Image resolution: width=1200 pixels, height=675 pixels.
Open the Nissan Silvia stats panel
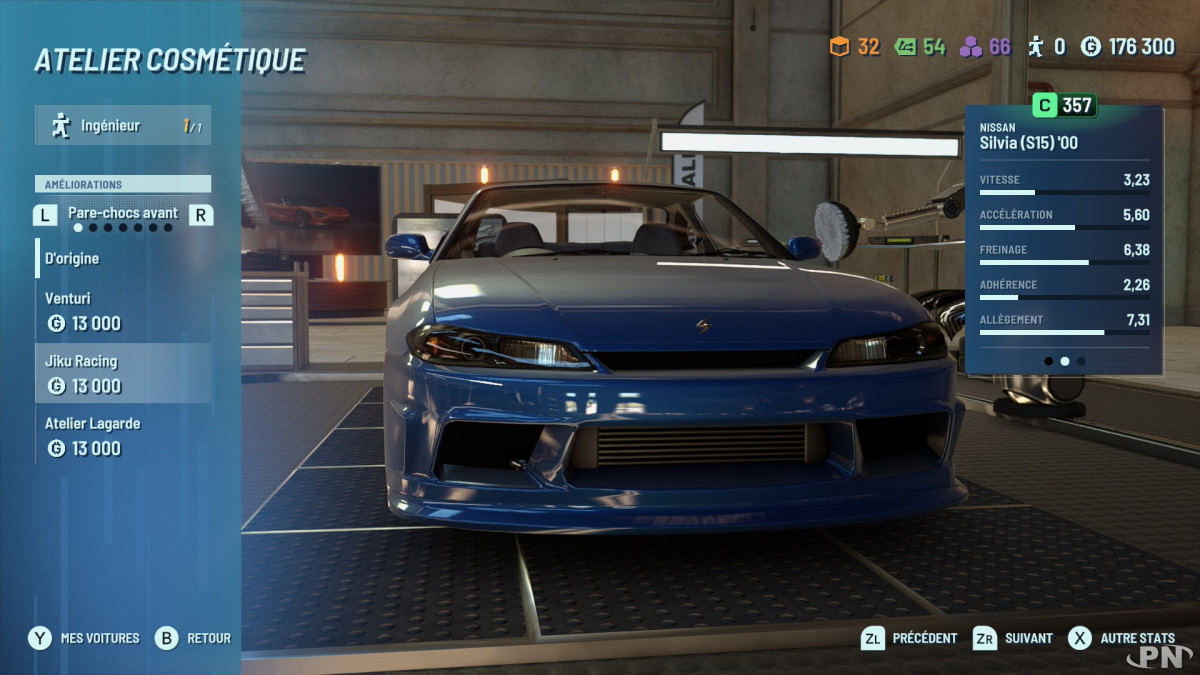(1064, 240)
